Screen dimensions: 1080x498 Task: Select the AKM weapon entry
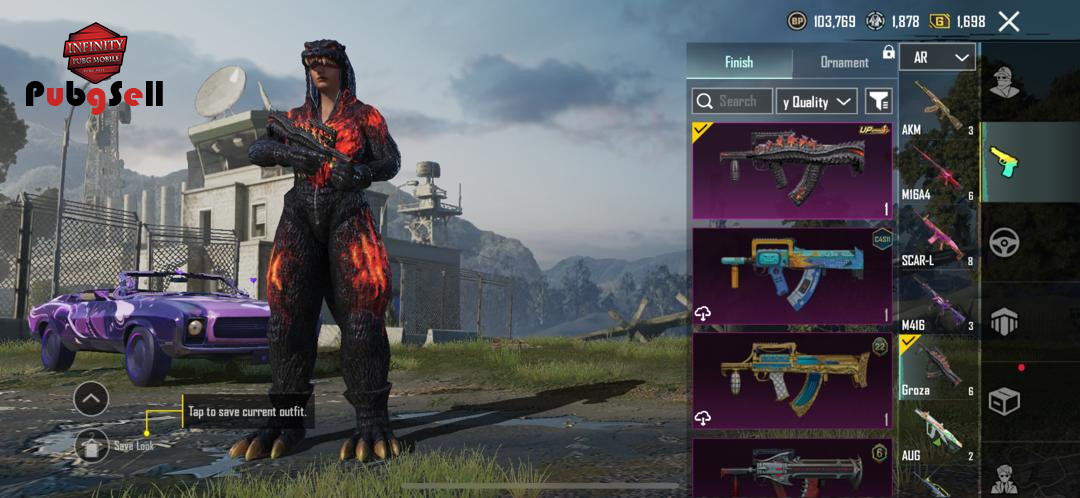tap(937, 108)
